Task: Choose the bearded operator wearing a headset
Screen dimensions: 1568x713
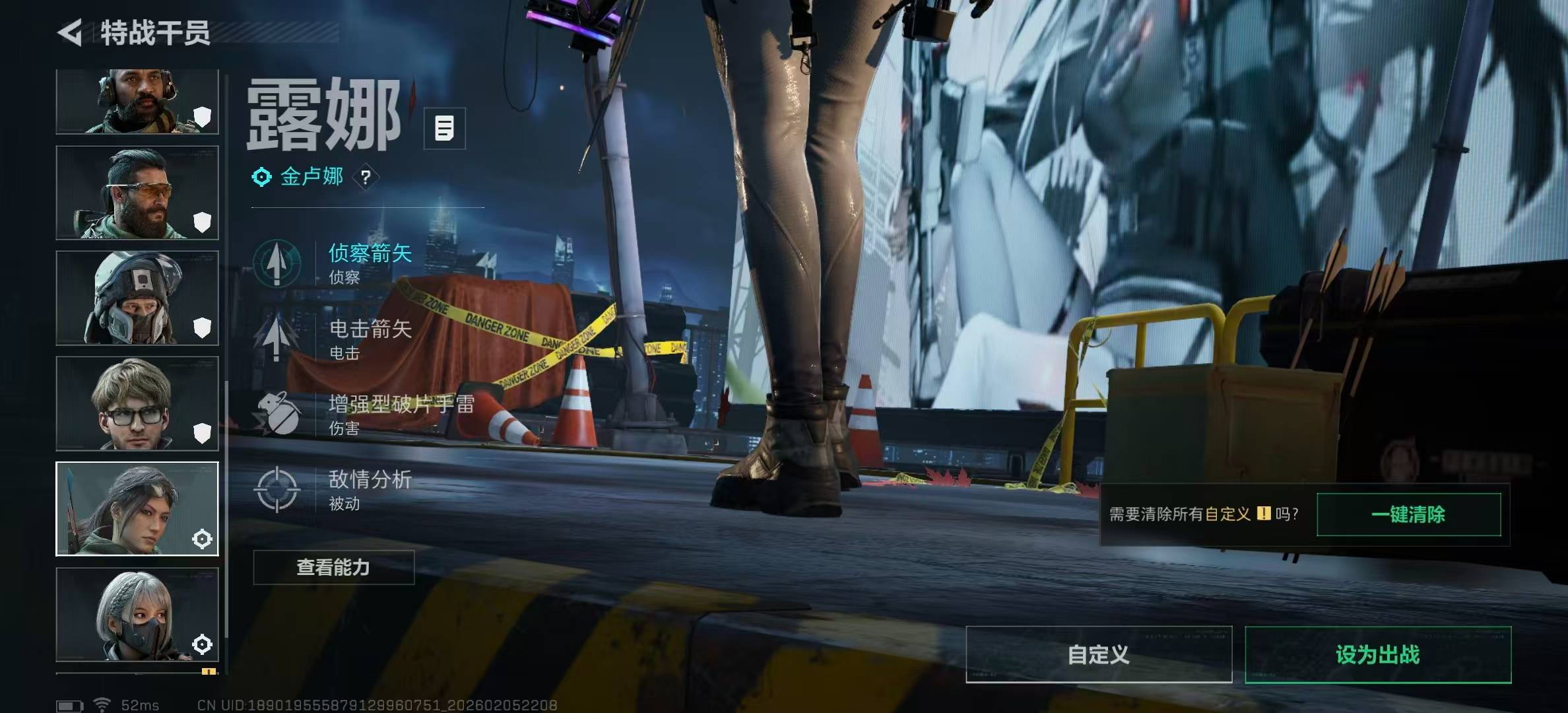Action: pos(137,102)
